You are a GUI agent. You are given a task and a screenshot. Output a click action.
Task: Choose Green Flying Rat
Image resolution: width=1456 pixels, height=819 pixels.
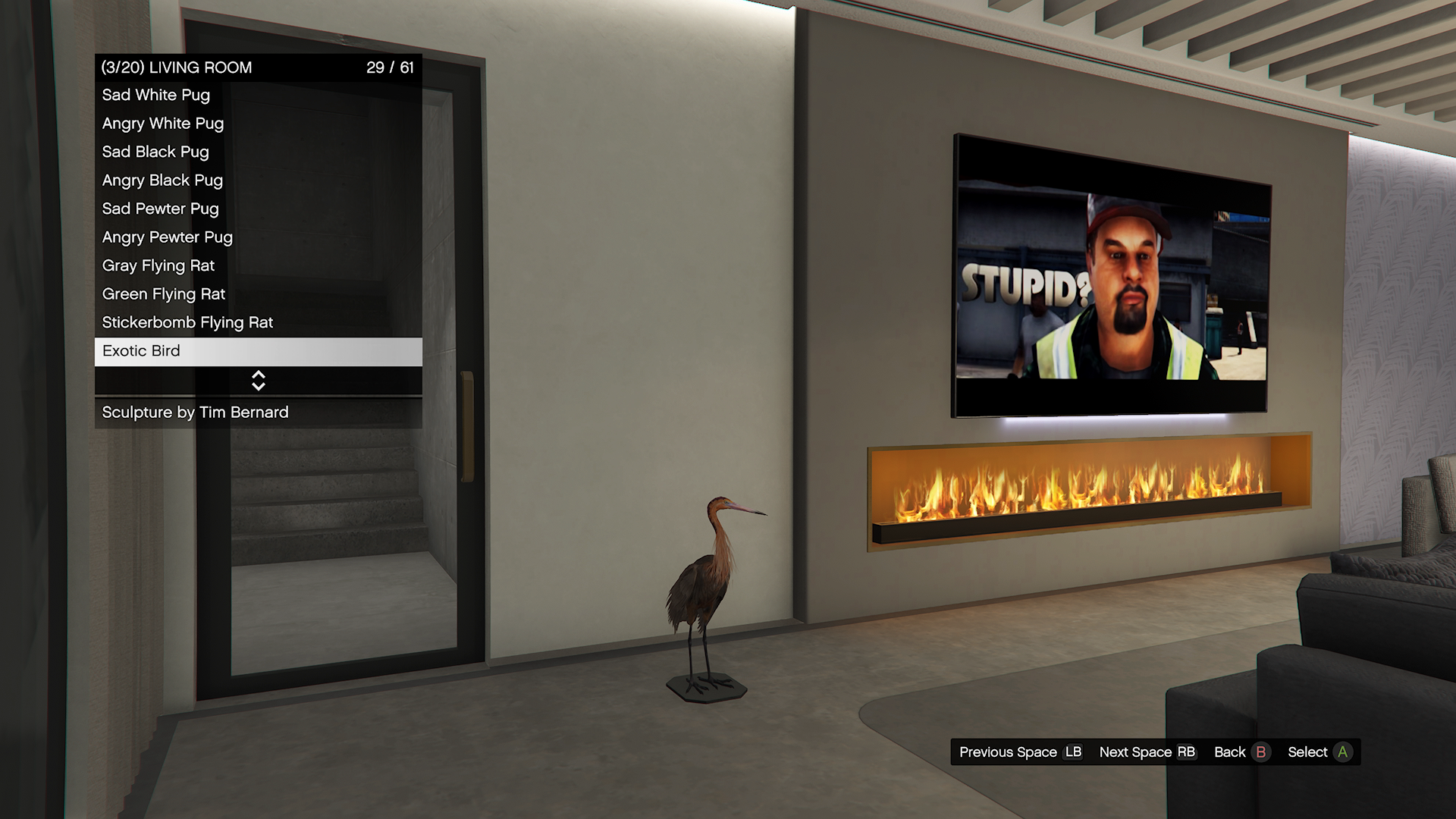pyautogui.click(x=258, y=294)
